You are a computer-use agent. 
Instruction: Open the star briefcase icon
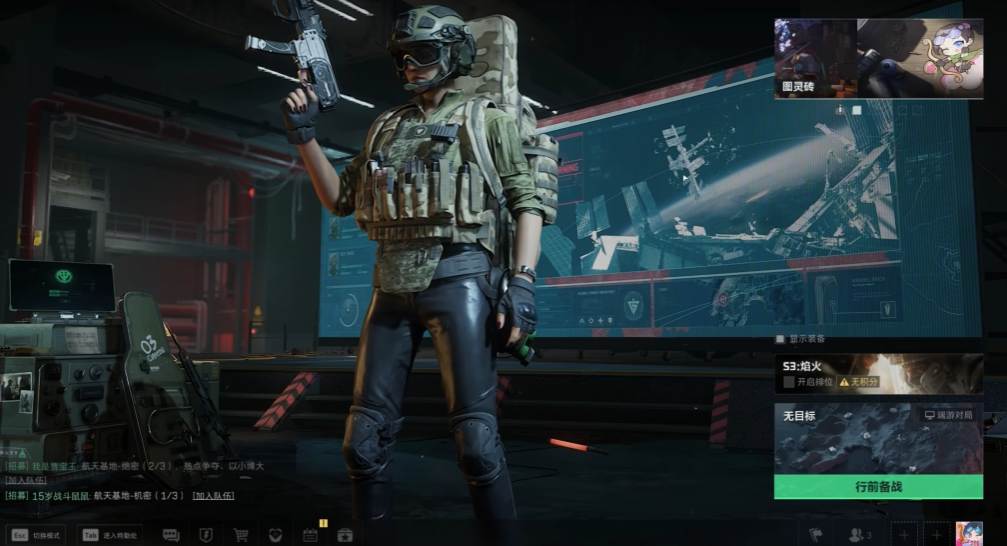tap(345, 535)
